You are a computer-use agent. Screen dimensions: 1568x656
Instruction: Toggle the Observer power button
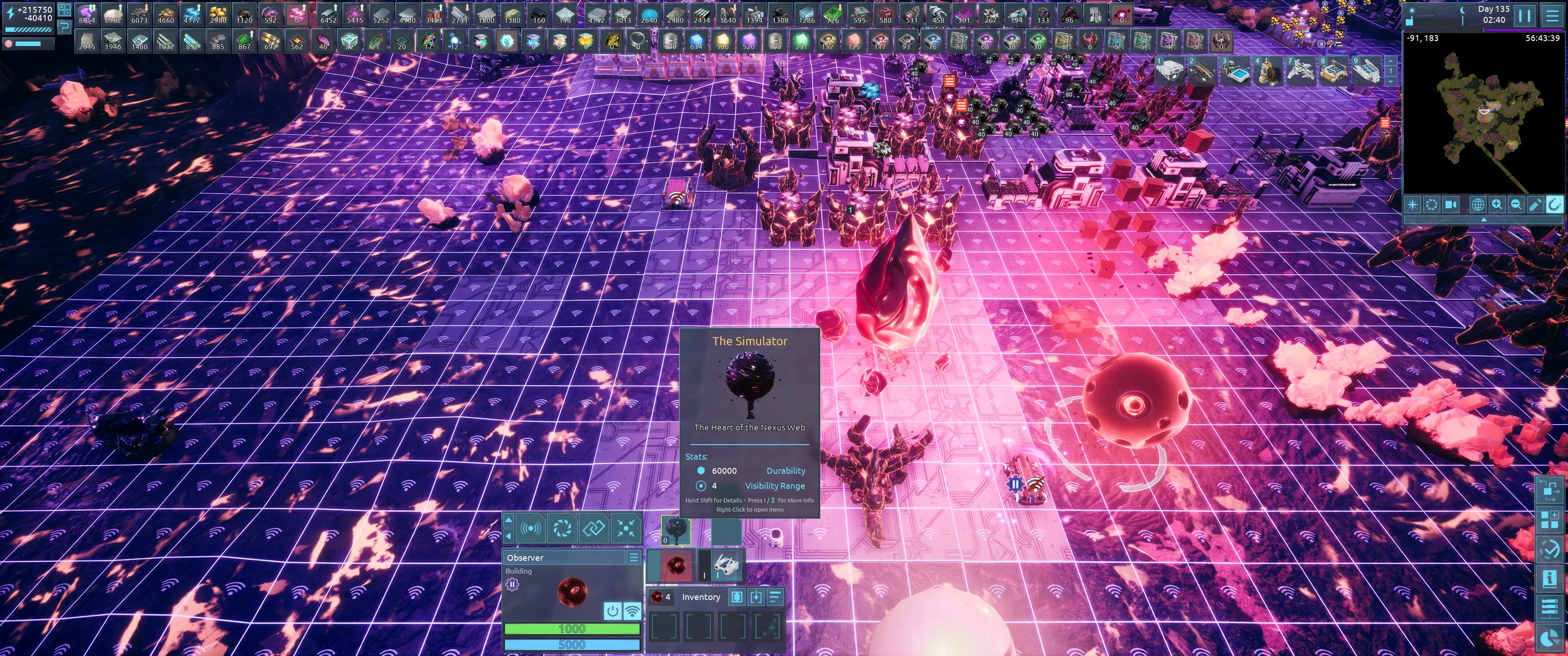[x=612, y=610]
